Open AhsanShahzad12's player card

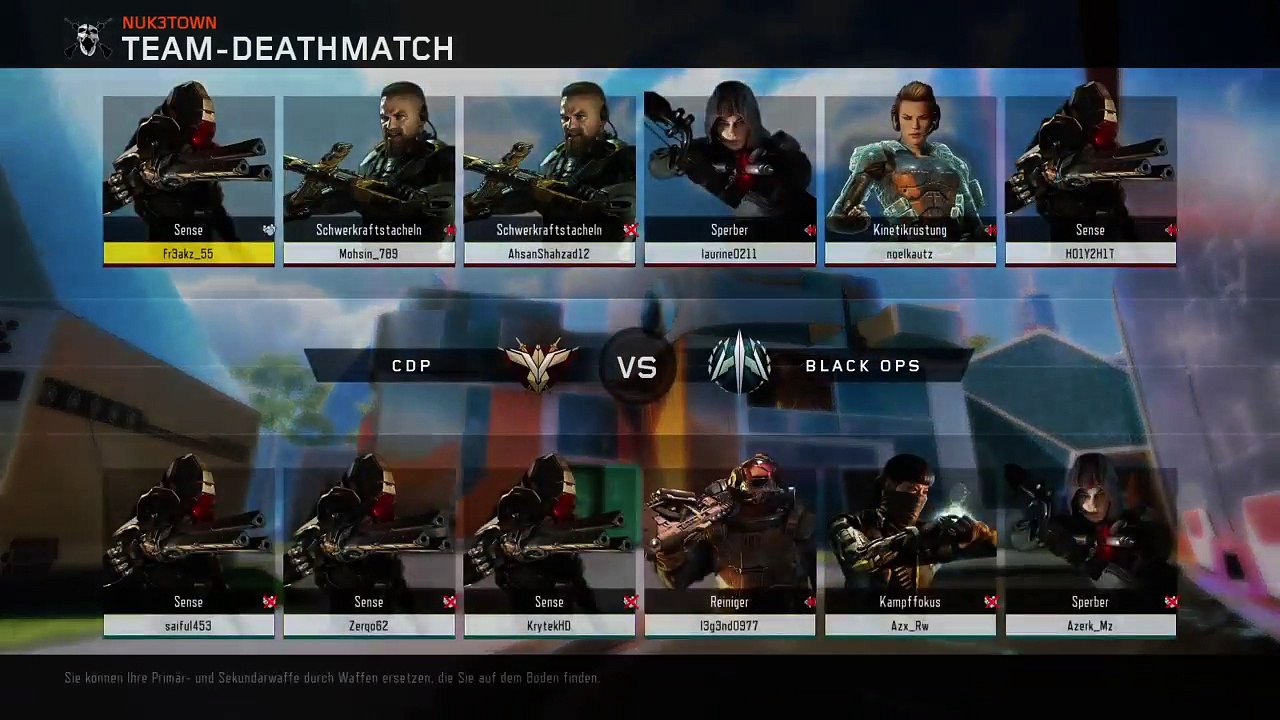(x=549, y=180)
